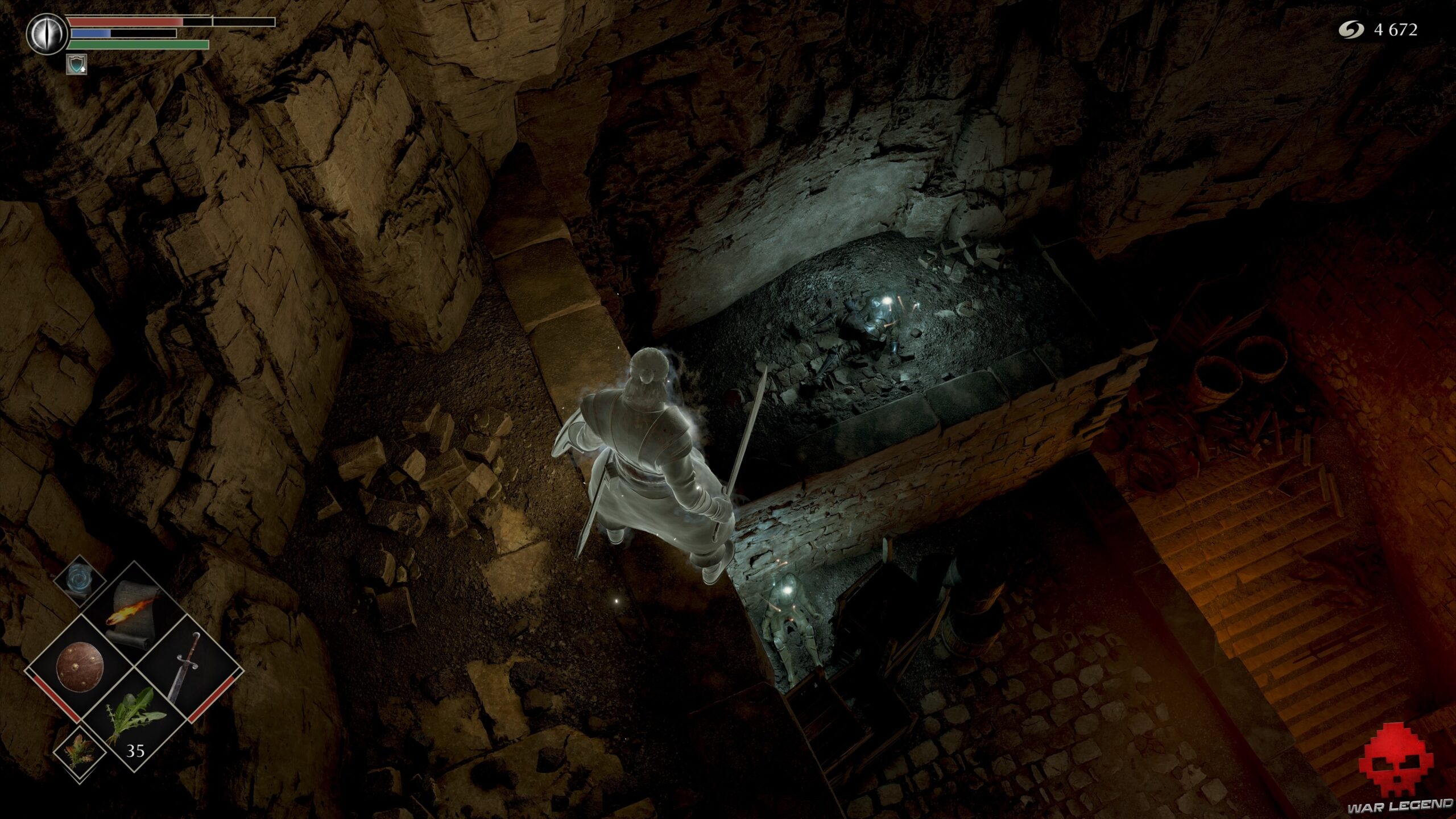This screenshot has height=819, width=1456.
Task: Click the soul eye emblem beside the health bars
Action: (47, 34)
